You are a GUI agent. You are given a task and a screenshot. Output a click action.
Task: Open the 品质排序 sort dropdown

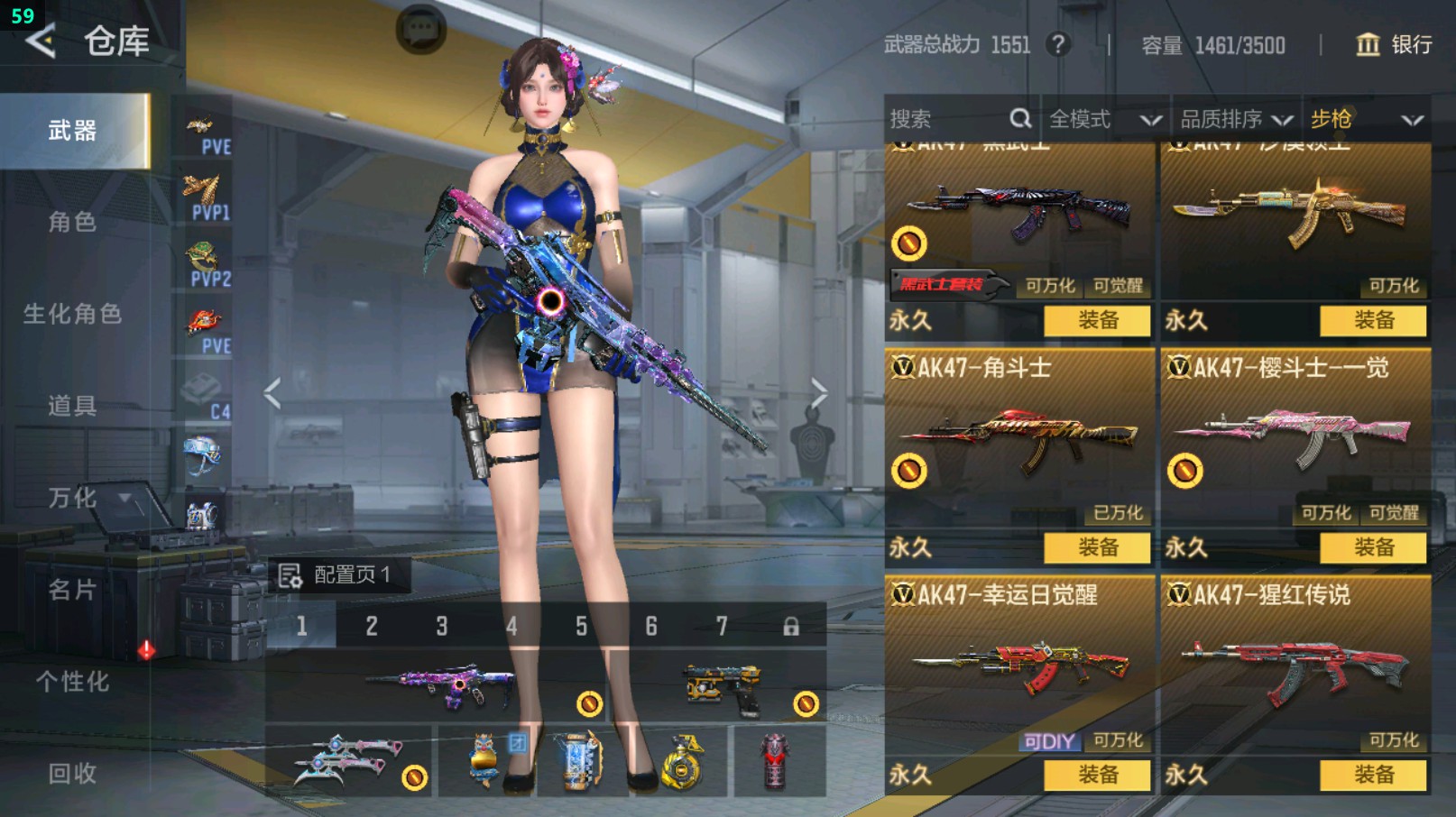pyautogui.click(x=1236, y=119)
